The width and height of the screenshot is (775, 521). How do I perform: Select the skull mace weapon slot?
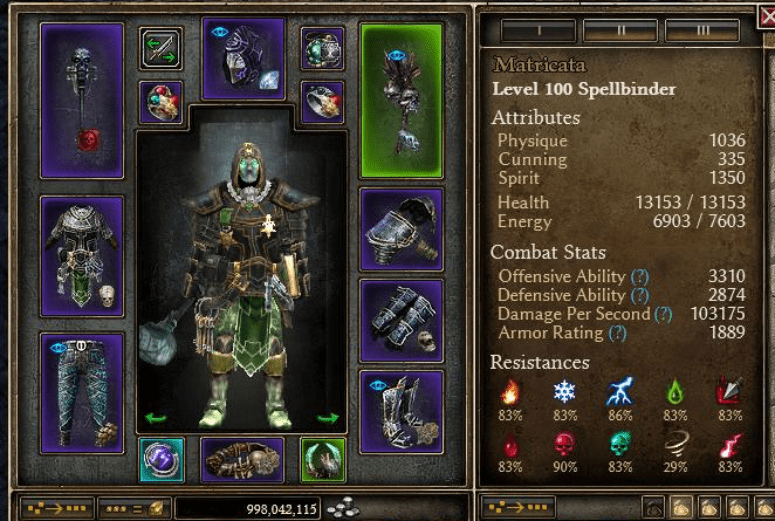(82, 100)
